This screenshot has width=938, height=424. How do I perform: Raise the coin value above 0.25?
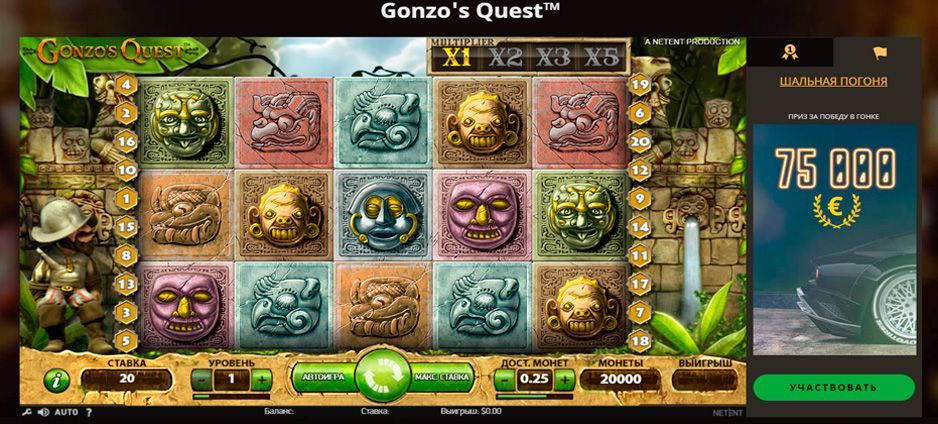point(564,379)
